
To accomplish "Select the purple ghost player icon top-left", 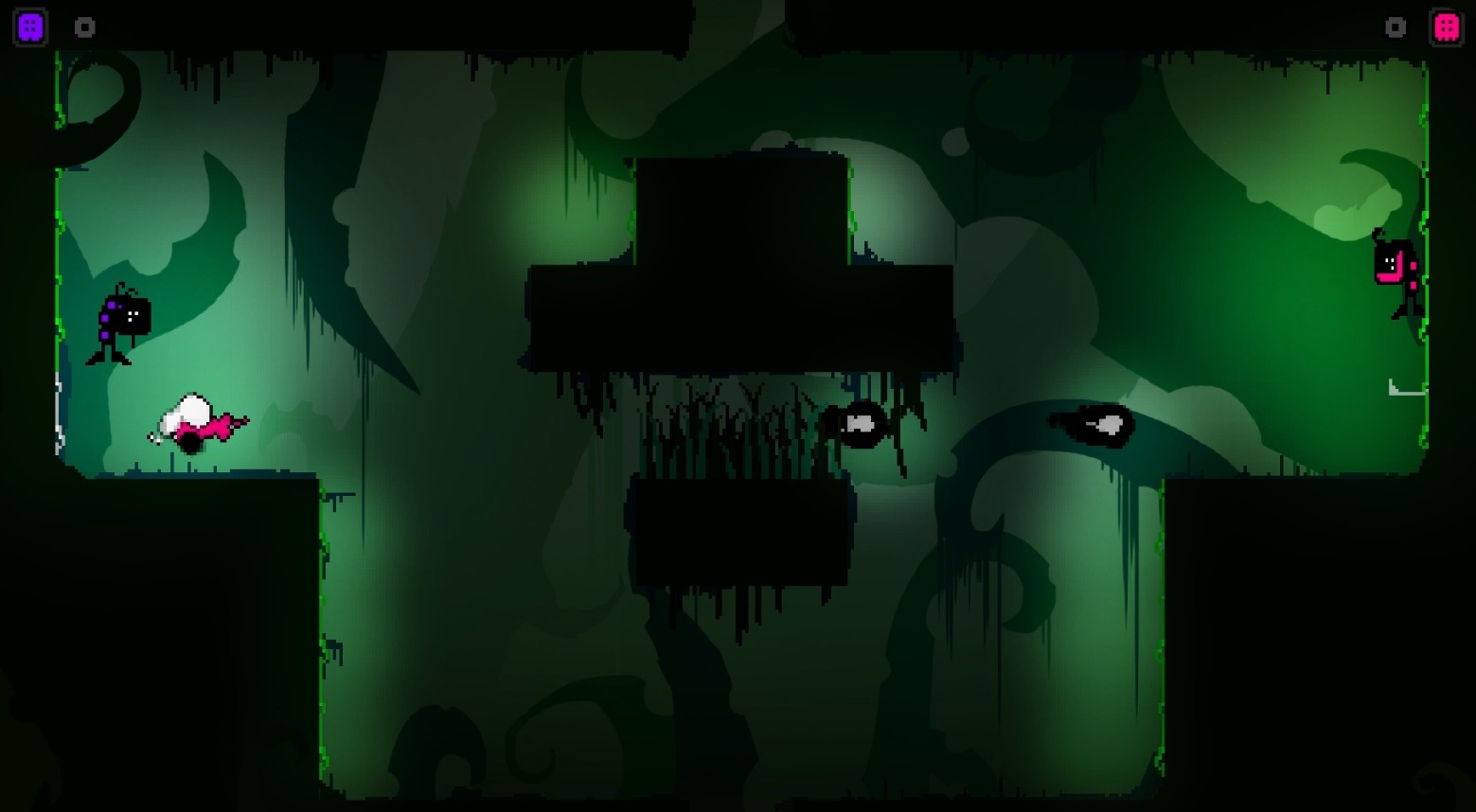I will (29, 26).
